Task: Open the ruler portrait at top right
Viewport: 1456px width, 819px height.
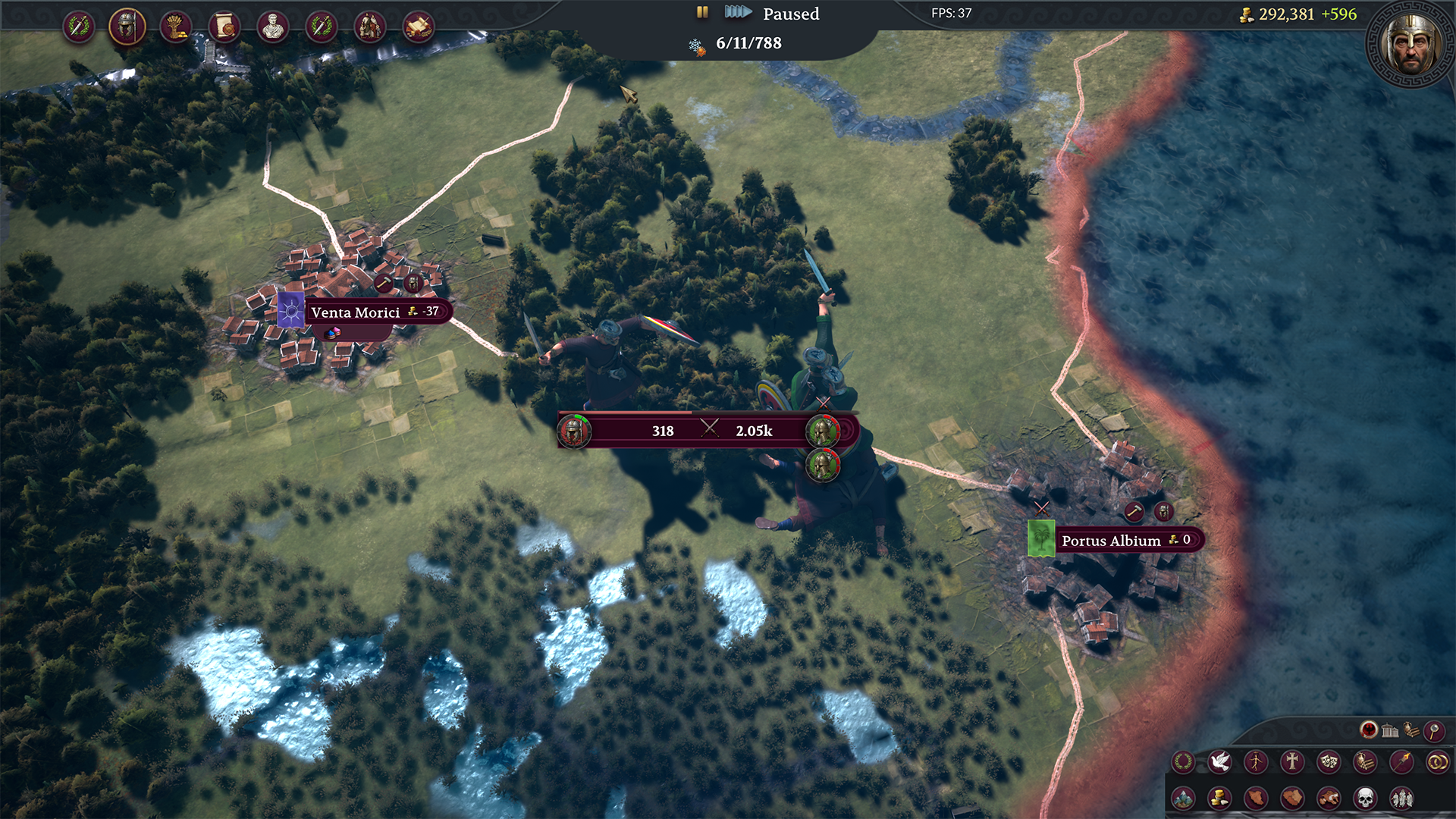Action: point(1410,44)
